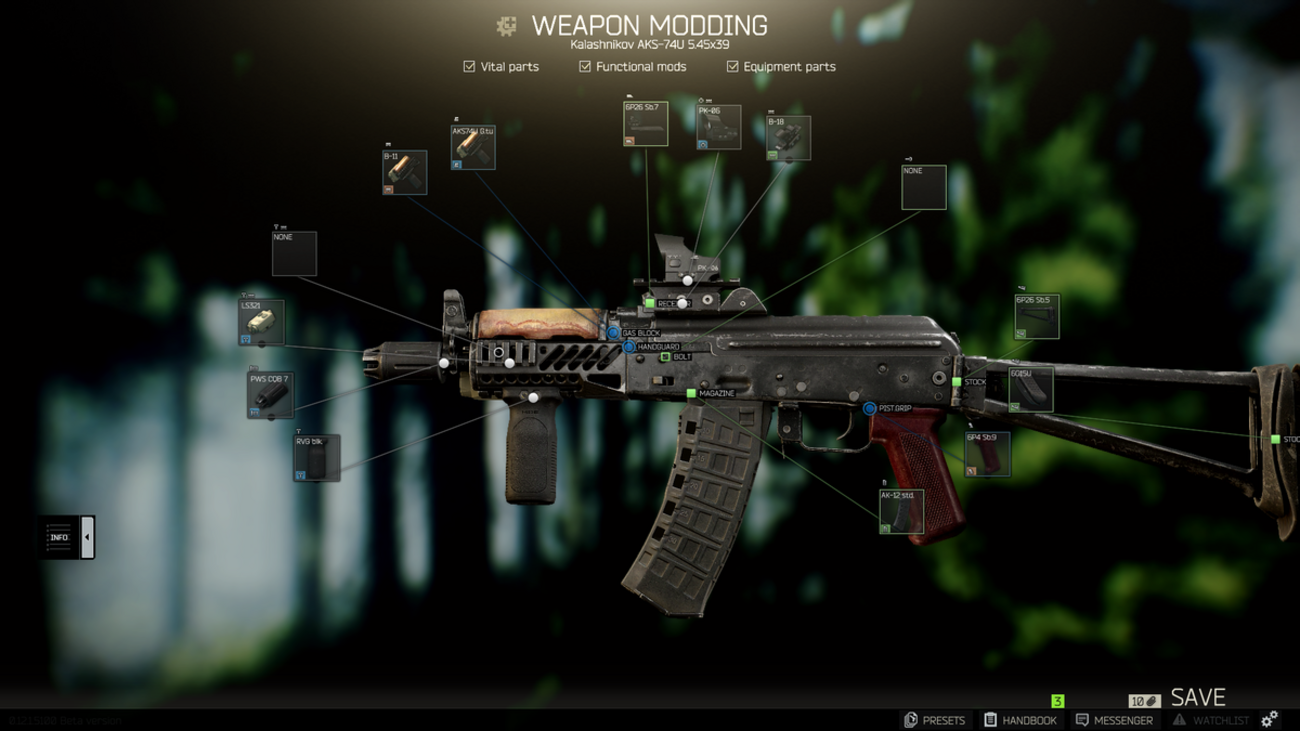Screen dimensions: 1300x731
Task: Select the B-18 mount slot
Action: tap(788, 138)
